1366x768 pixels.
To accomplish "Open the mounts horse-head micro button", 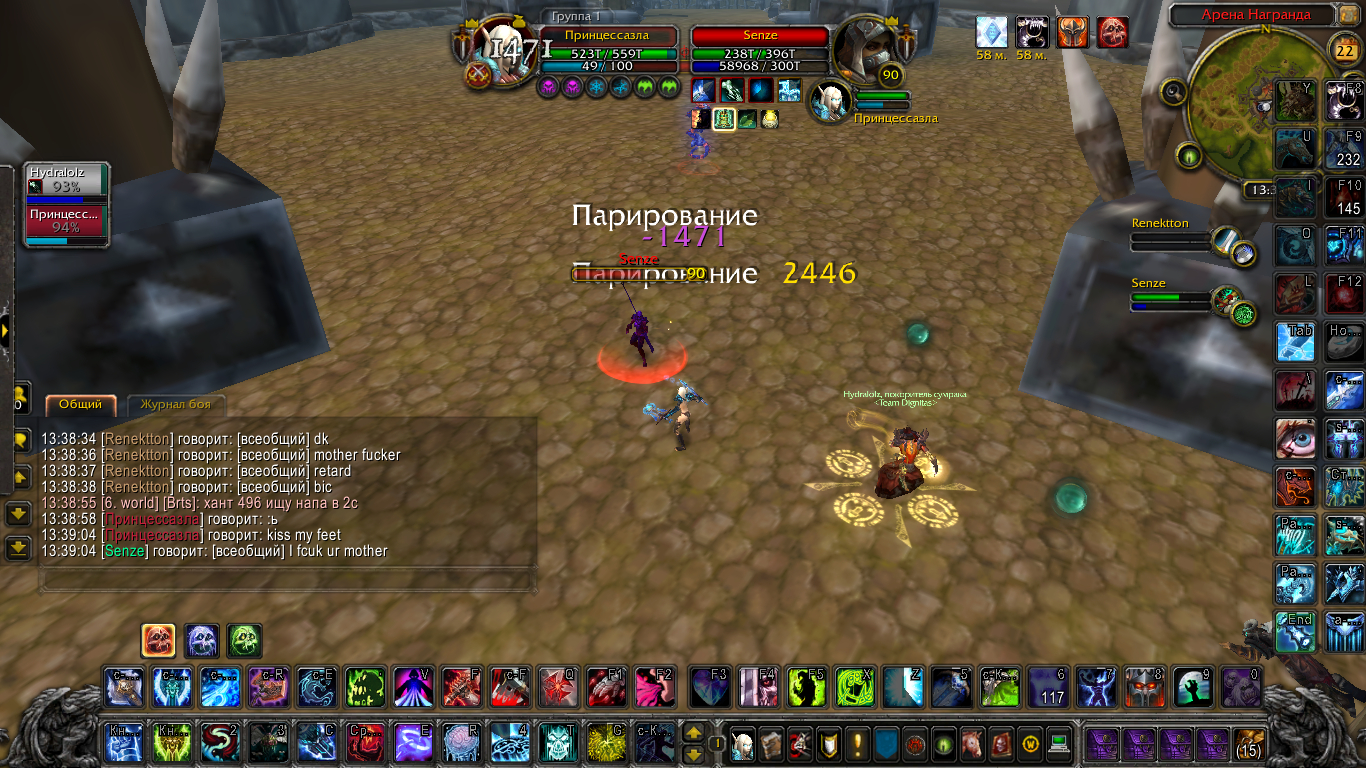I will (x=973, y=744).
